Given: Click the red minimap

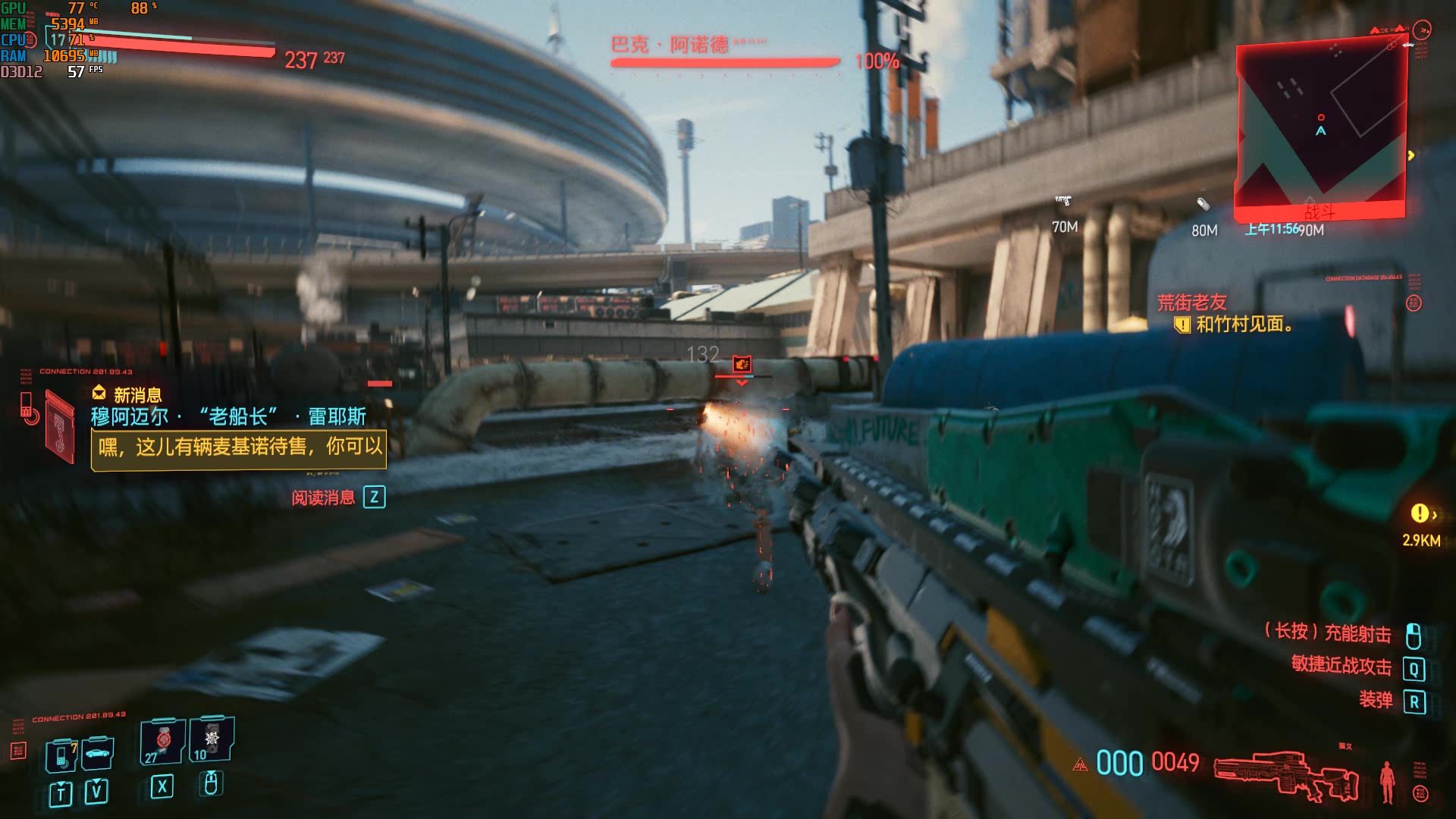Looking at the screenshot, I should (x=1321, y=129).
